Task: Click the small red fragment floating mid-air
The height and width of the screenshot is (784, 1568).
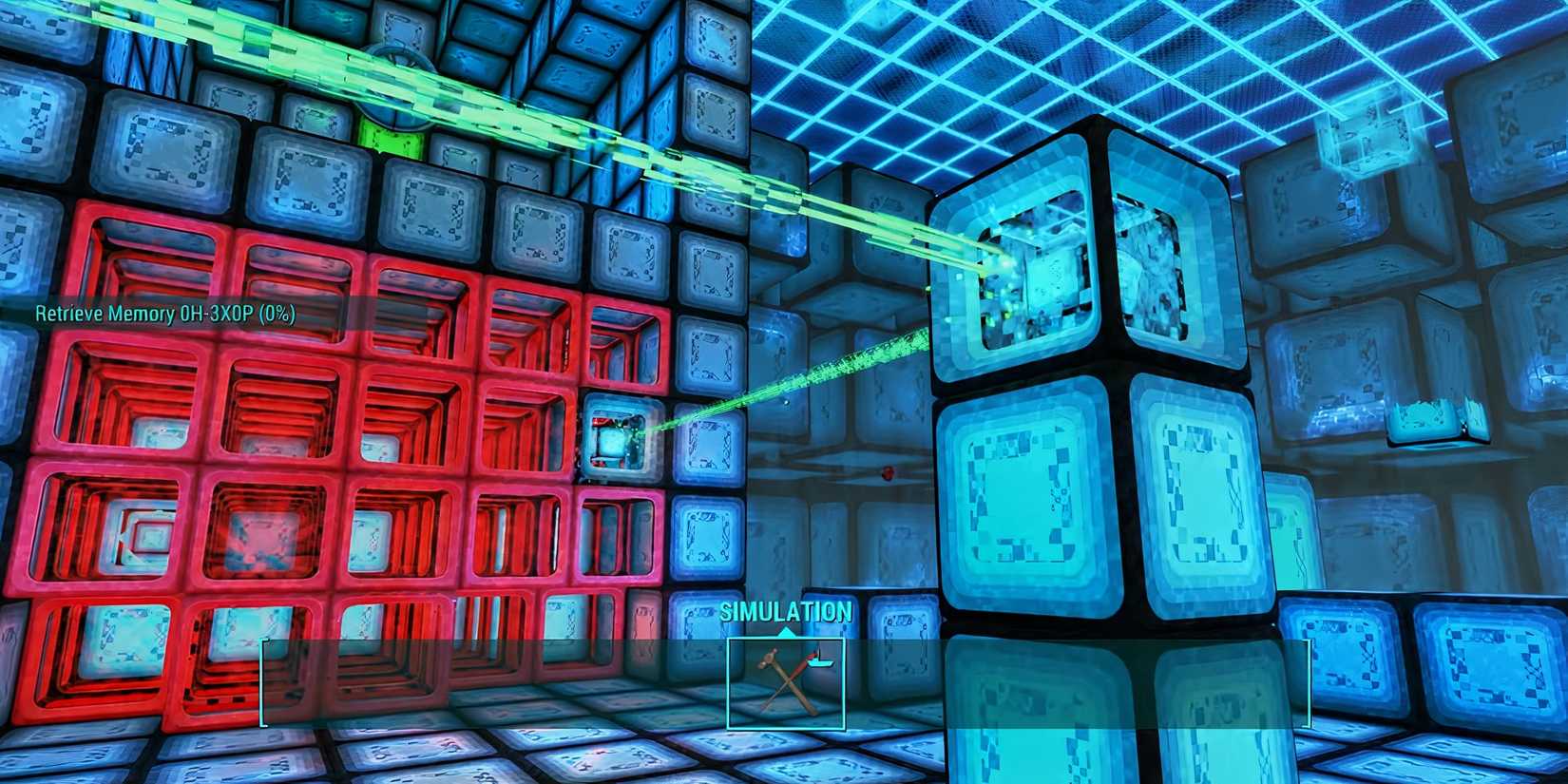Action: point(889,472)
